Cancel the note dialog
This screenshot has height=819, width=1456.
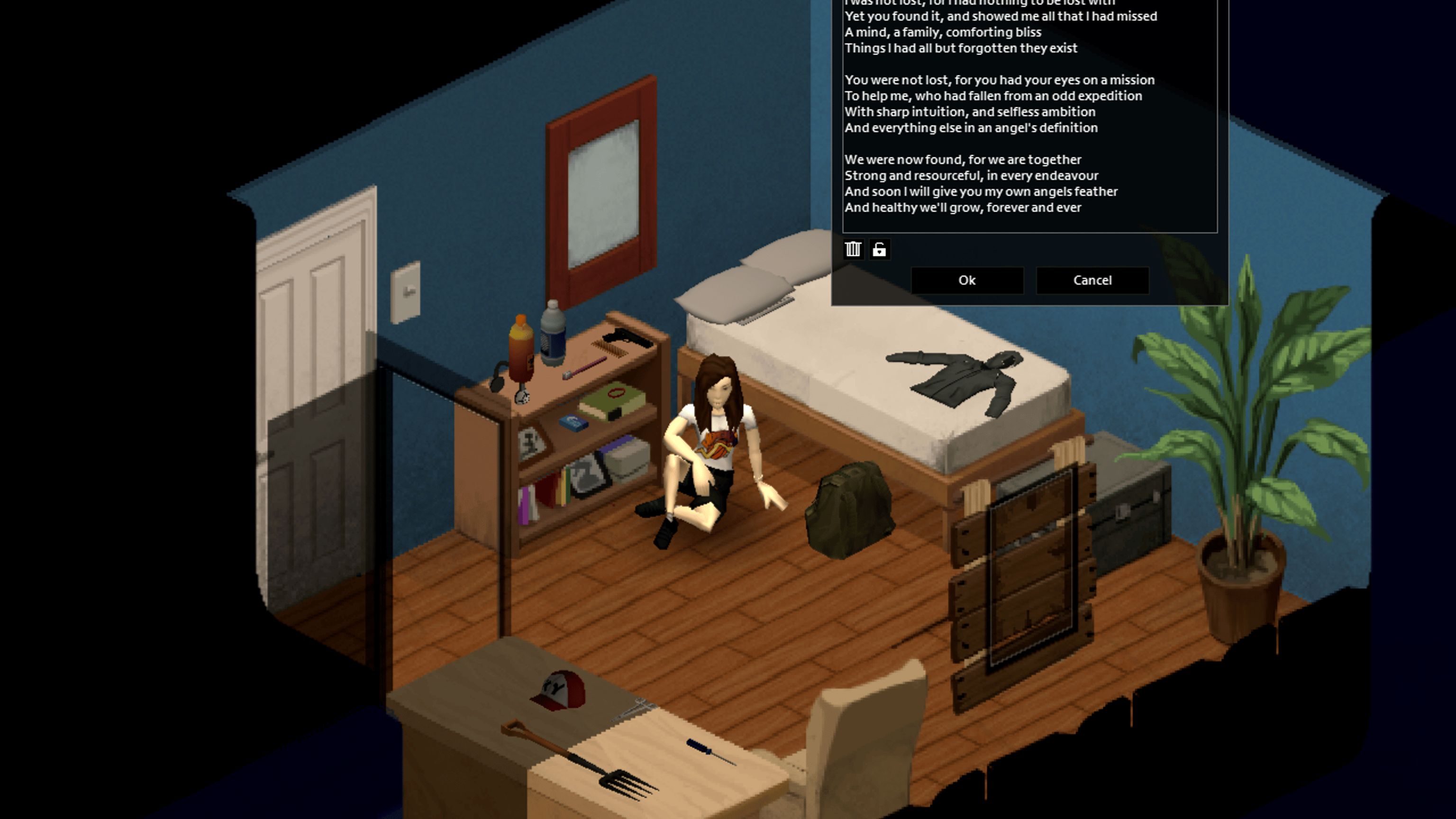point(1092,281)
